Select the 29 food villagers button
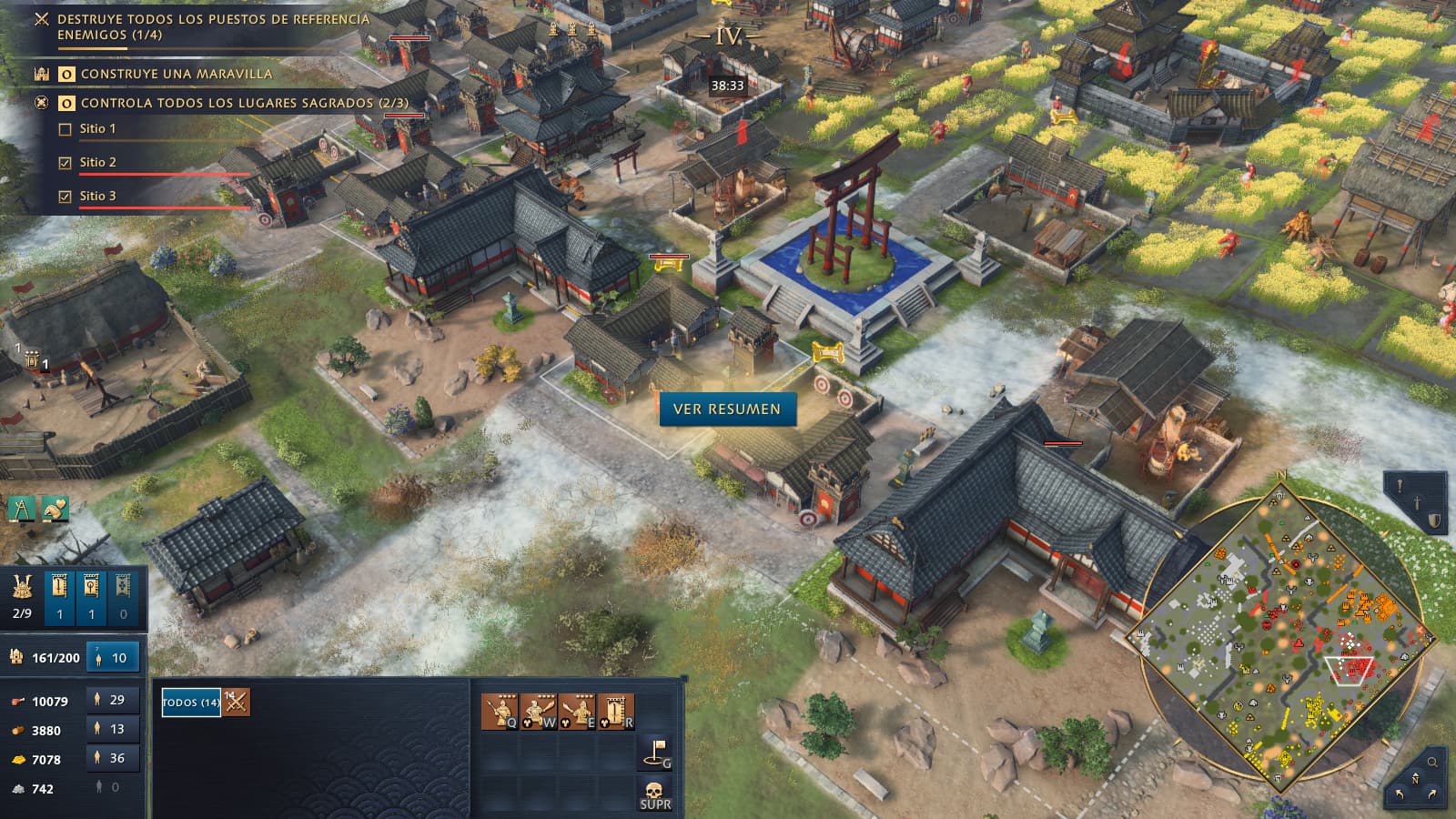 pyautogui.click(x=112, y=700)
